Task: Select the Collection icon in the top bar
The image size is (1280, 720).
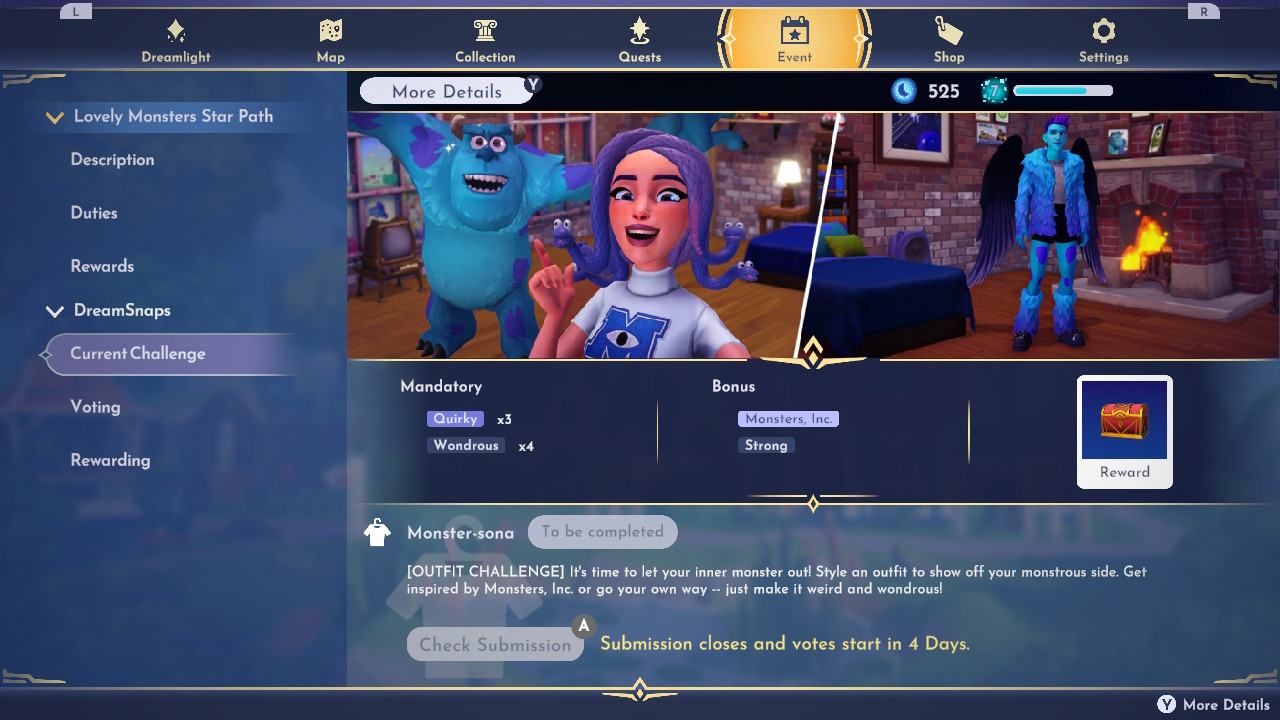Action: tap(485, 32)
